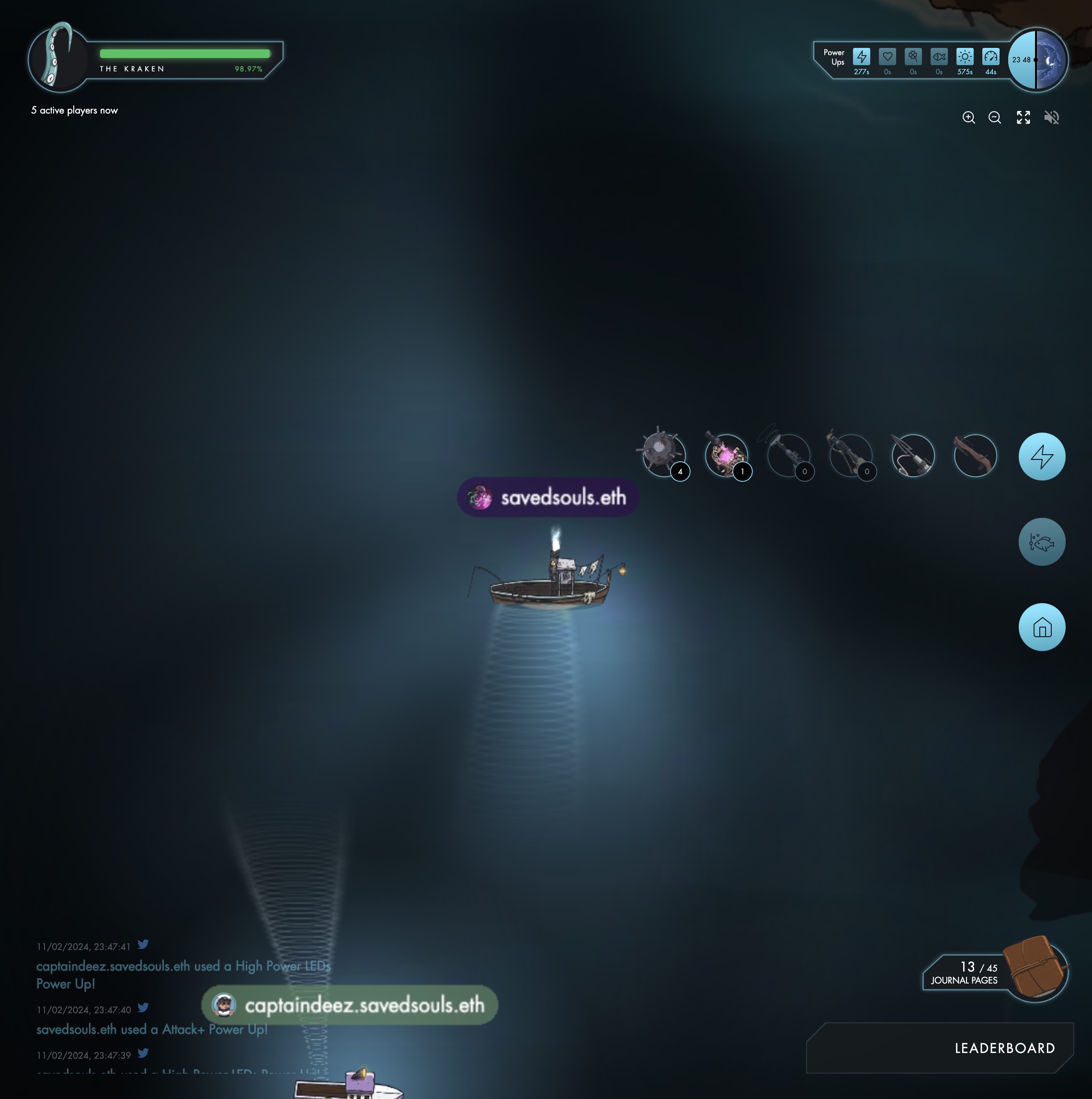Zoom in with the magnifier plus icon
This screenshot has width=1092, height=1099.
(968, 118)
